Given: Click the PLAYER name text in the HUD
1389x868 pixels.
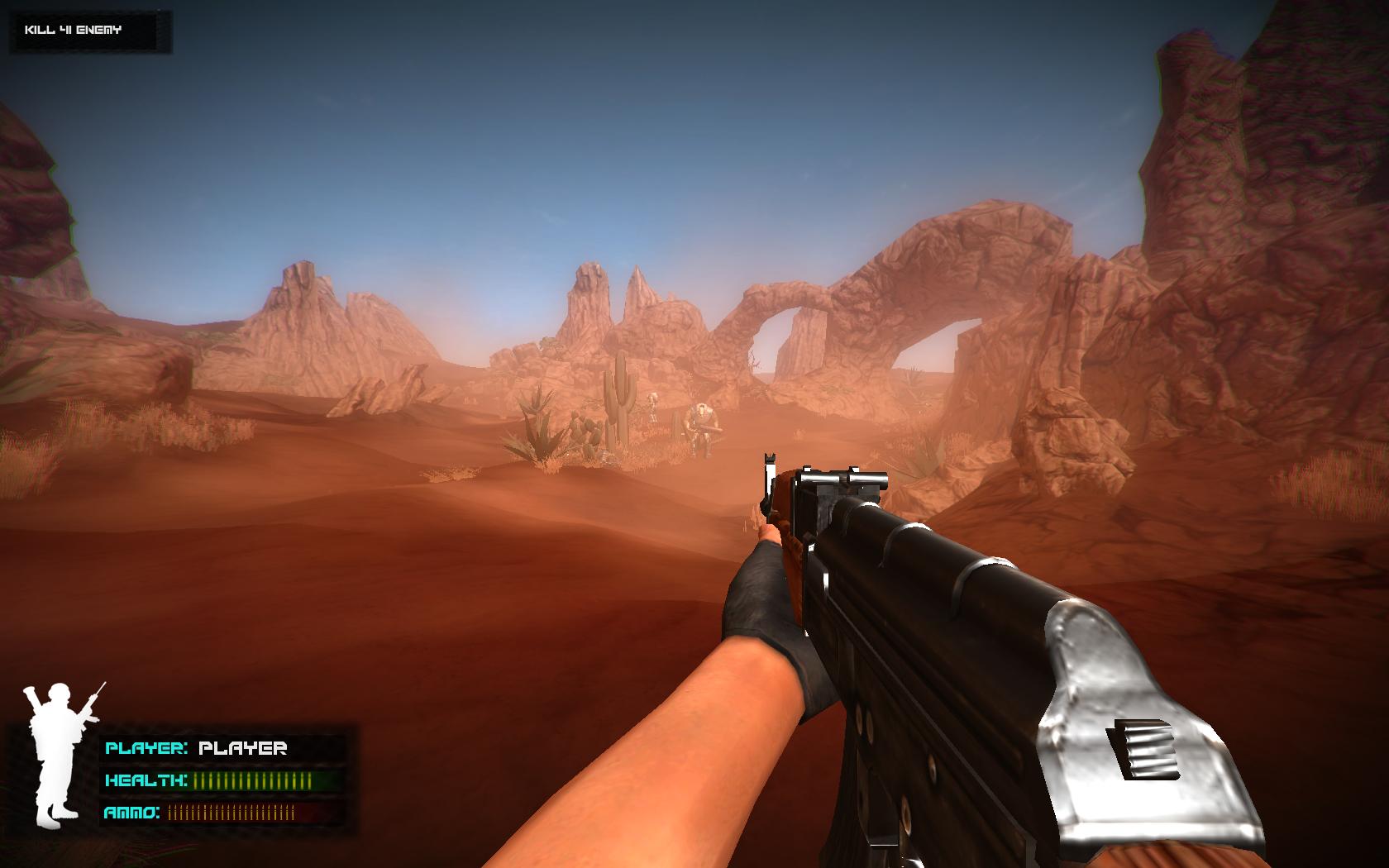Looking at the screenshot, I should click(x=244, y=749).
